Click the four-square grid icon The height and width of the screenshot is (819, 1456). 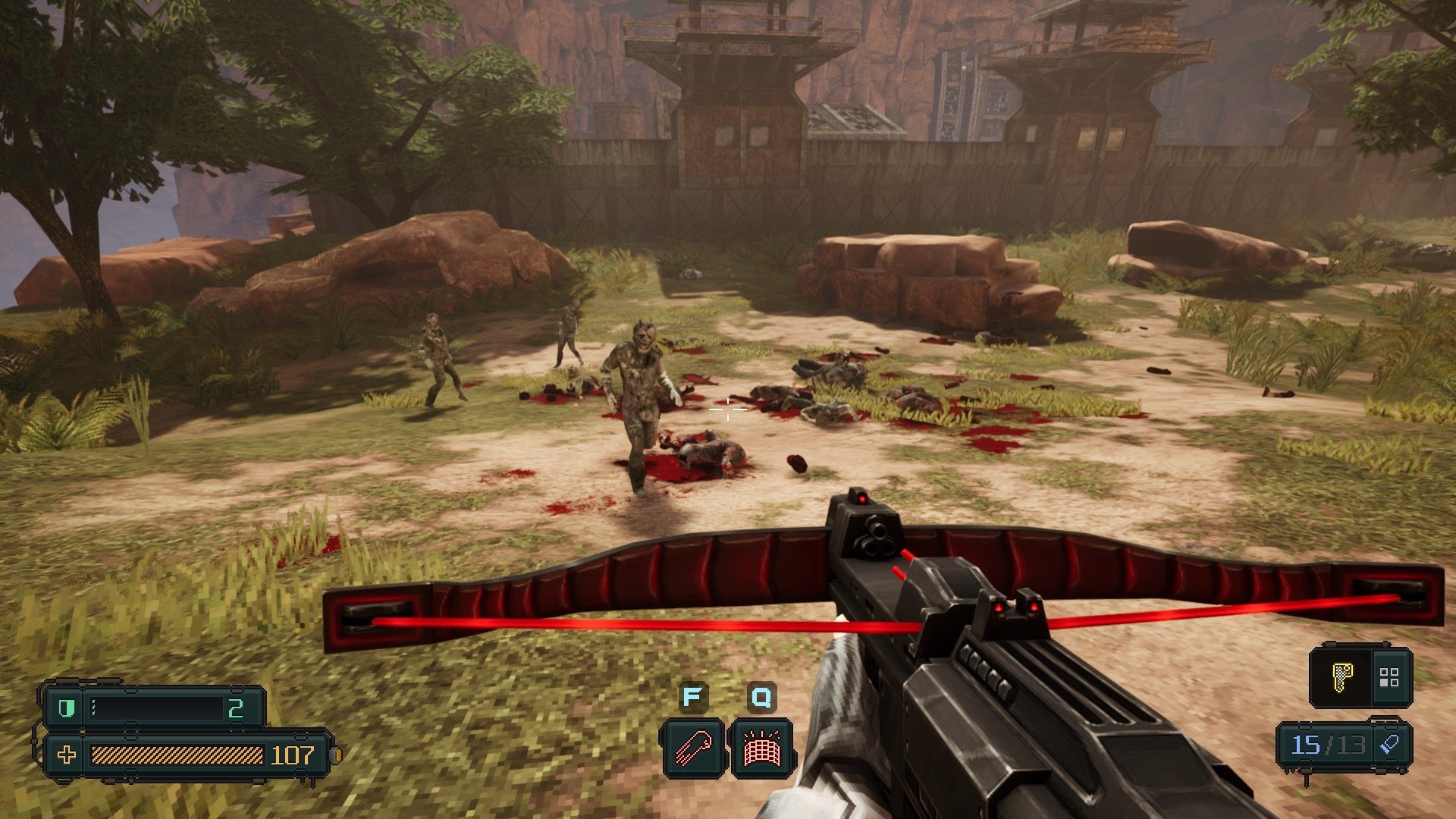click(1389, 677)
